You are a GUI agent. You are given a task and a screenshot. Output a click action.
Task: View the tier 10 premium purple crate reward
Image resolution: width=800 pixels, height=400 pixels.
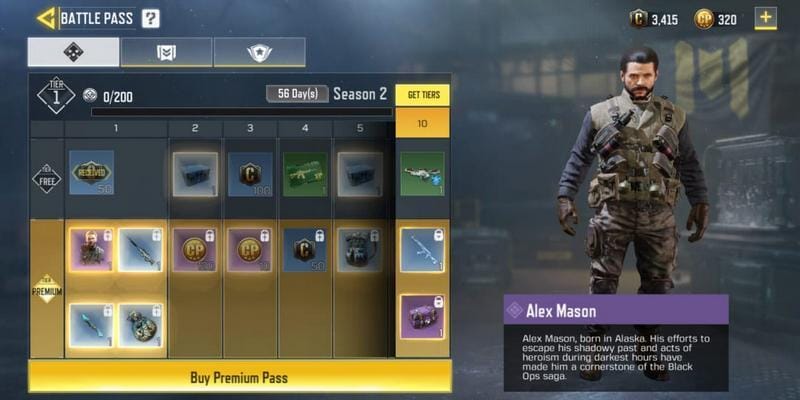point(422,318)
